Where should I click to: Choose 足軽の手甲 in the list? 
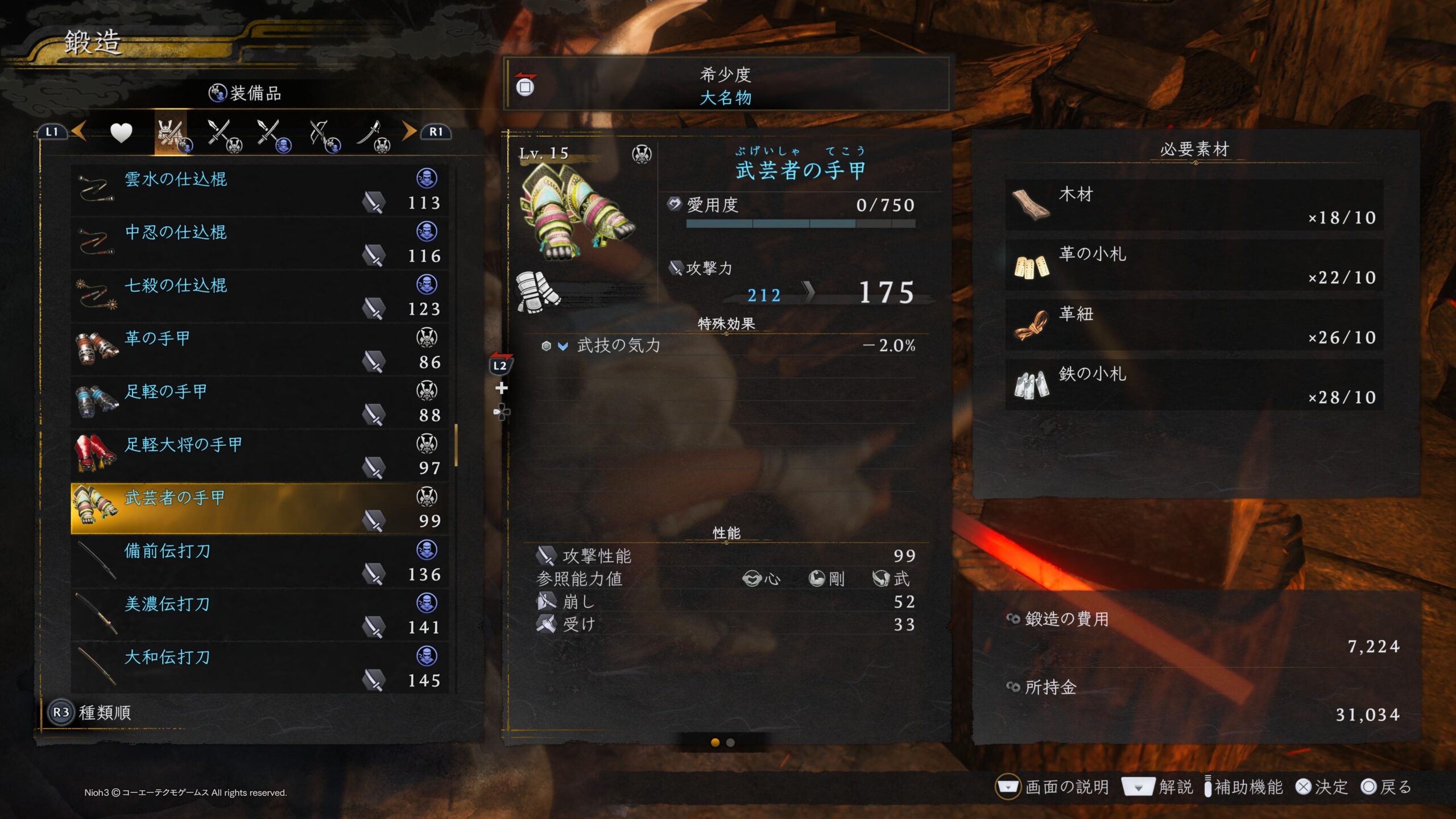pos(259,403)
